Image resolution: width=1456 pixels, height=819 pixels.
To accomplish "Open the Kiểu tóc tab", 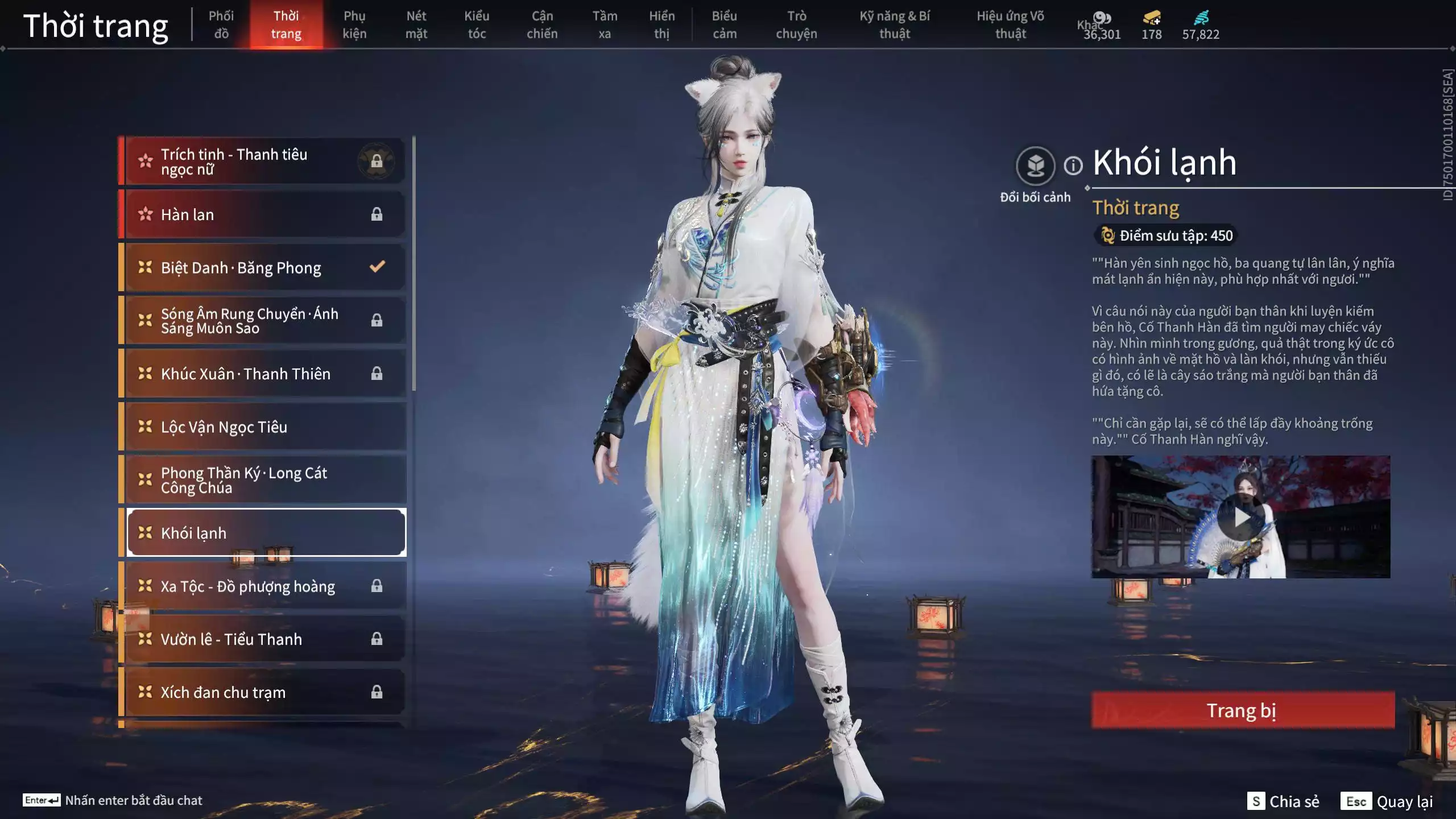I will [478, 25].
